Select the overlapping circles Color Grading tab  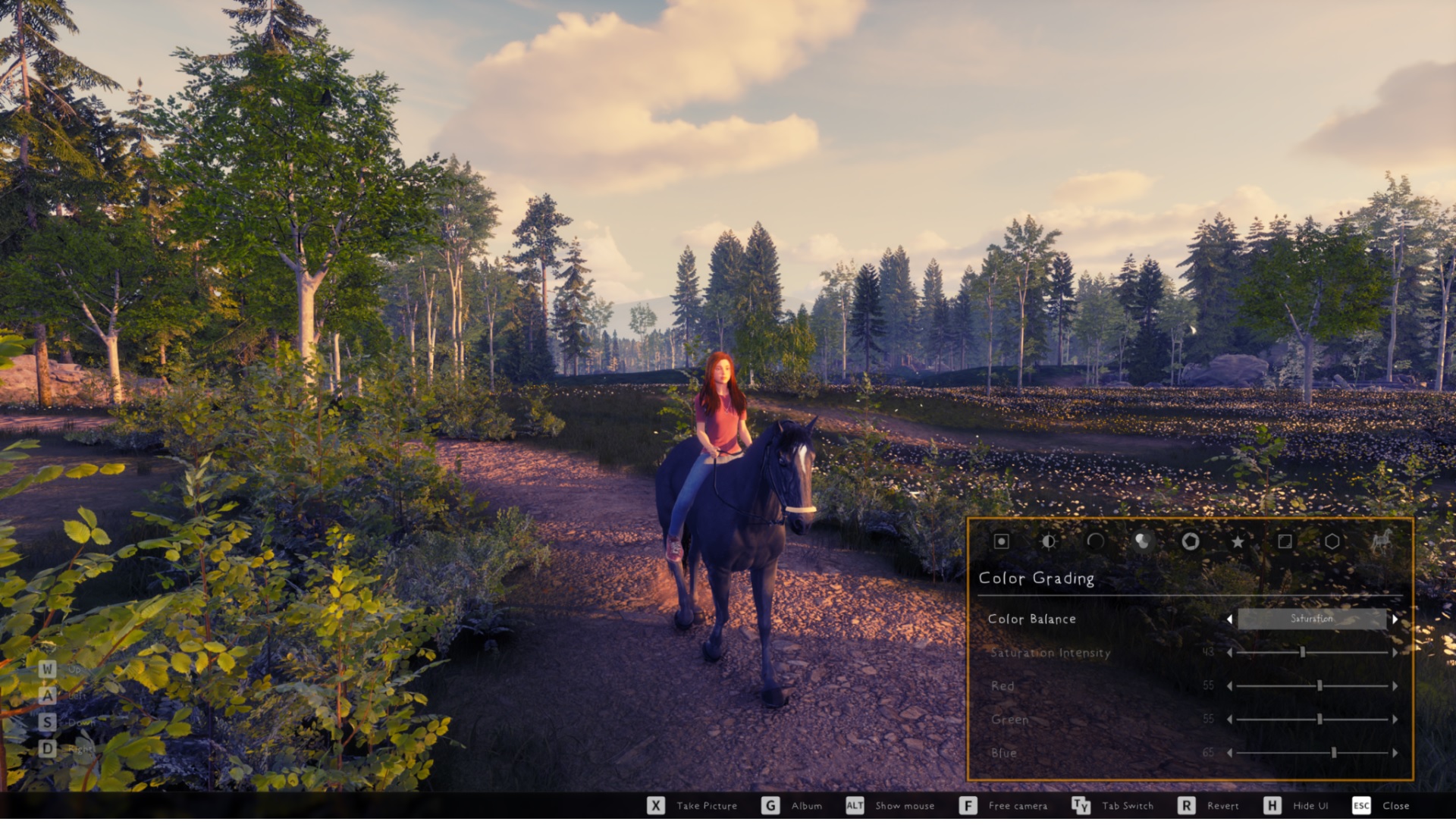click(1142, 541)
